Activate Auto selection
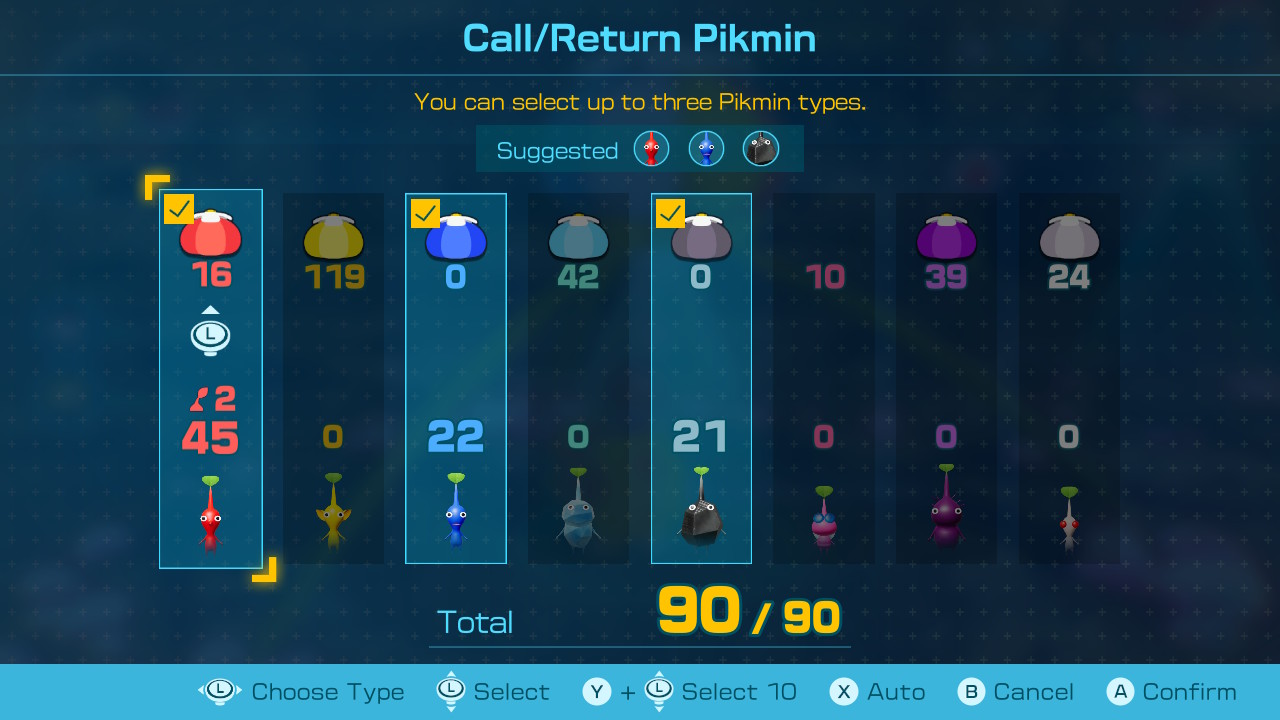Image resolution: width=1280 pixels, height=720 pixels. [878, 692]
